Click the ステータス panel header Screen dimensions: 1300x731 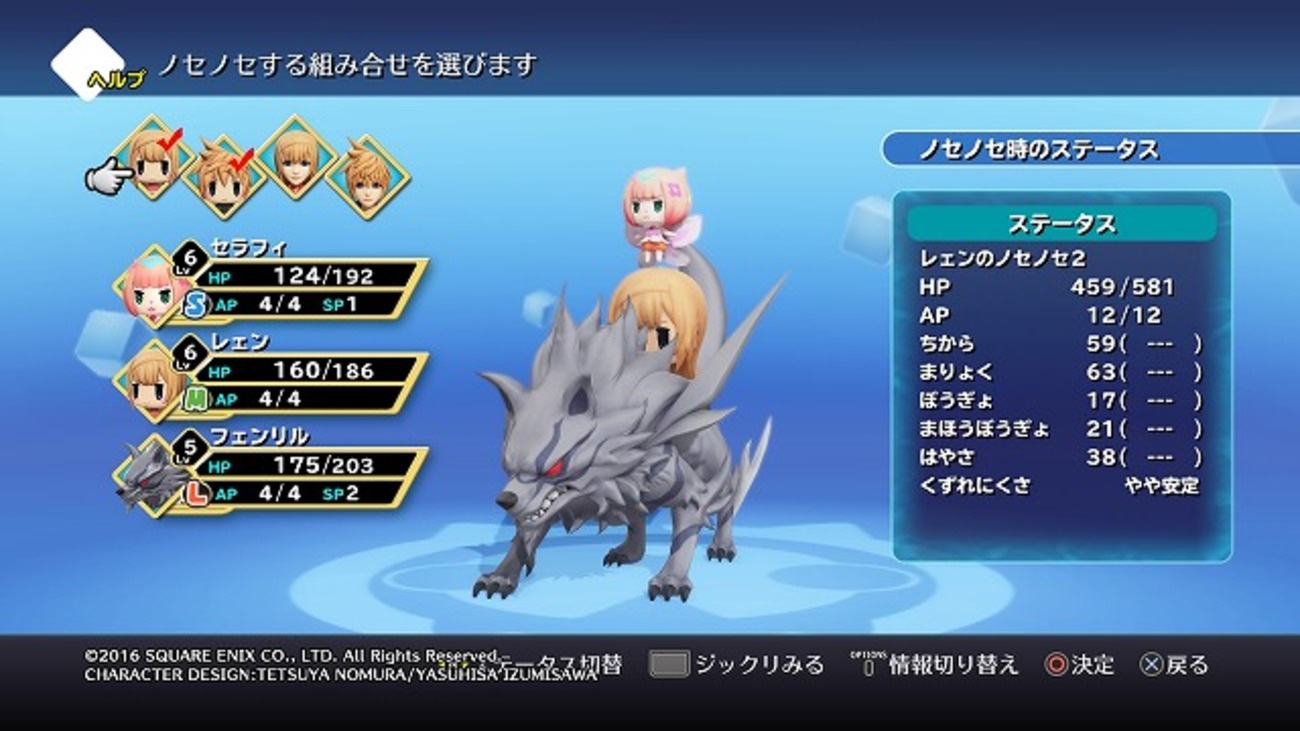pos(1061,222)
